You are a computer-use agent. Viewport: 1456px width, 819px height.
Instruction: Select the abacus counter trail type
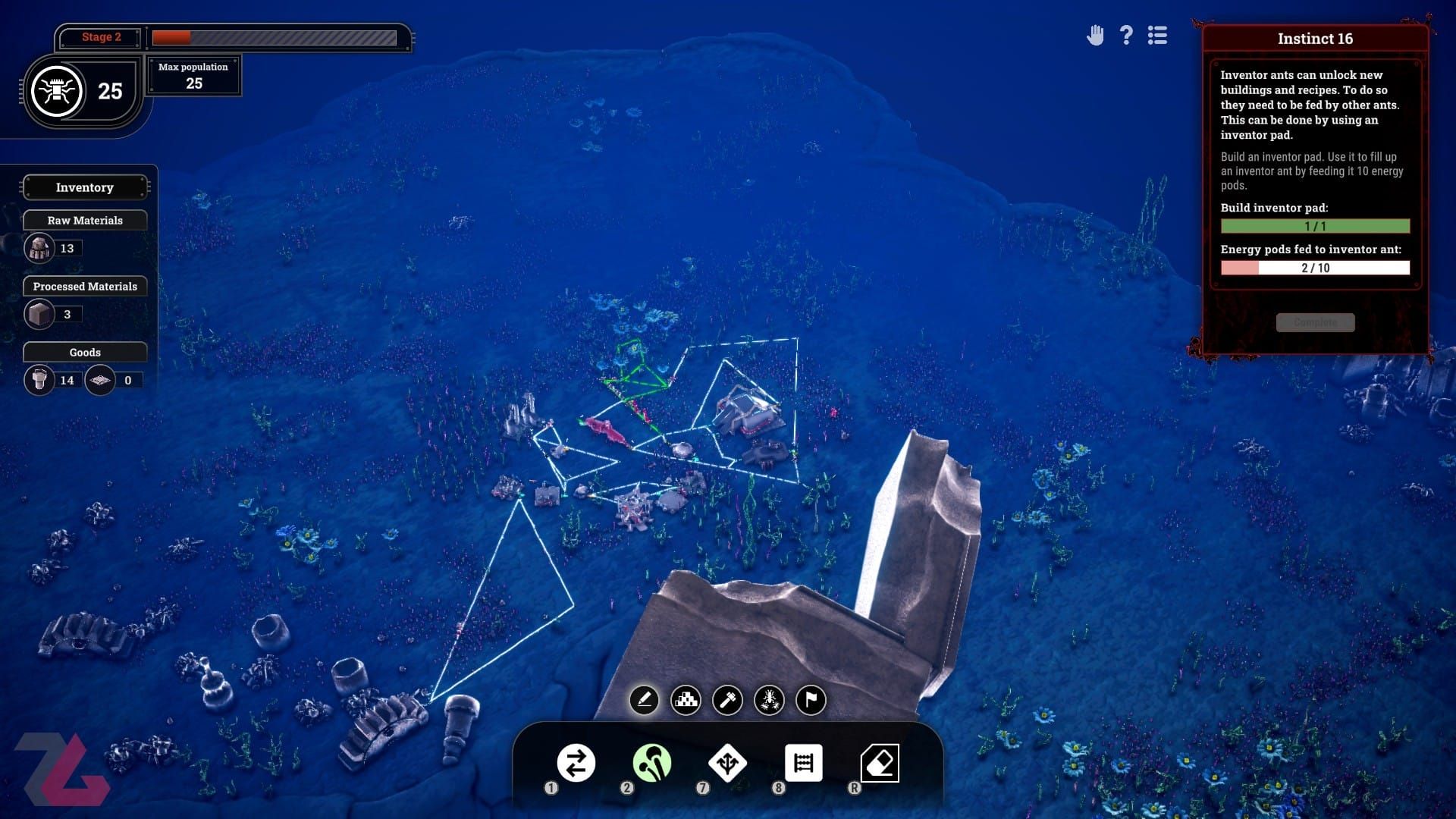coord(803,763)
